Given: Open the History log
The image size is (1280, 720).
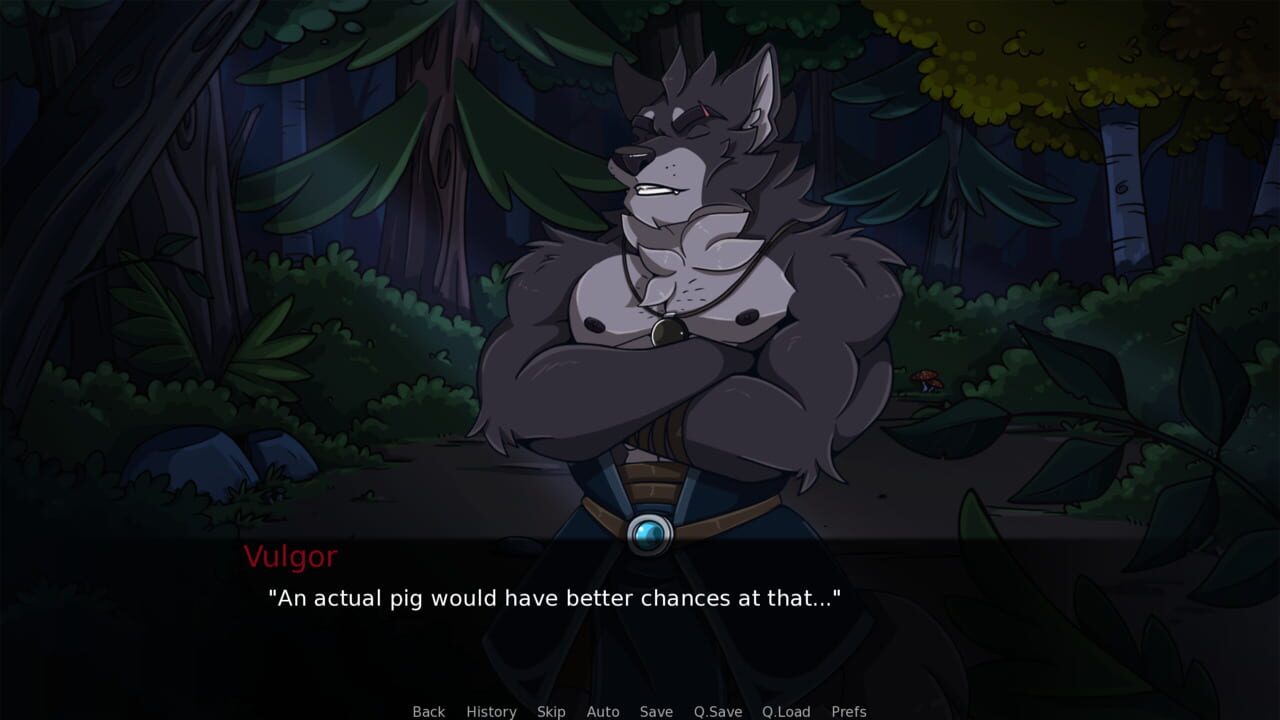Looking at the screenshot, I should (490, 712).
